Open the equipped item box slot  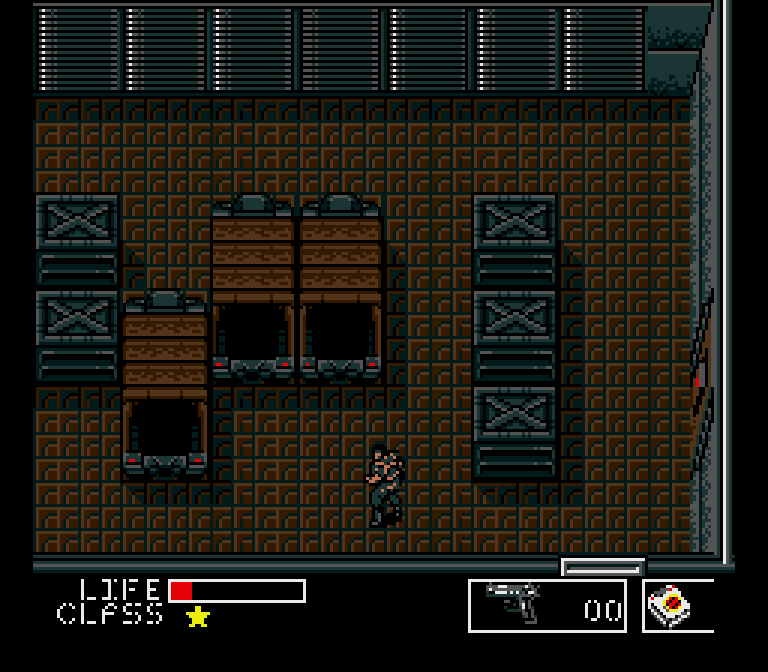(x=677, y=606)
